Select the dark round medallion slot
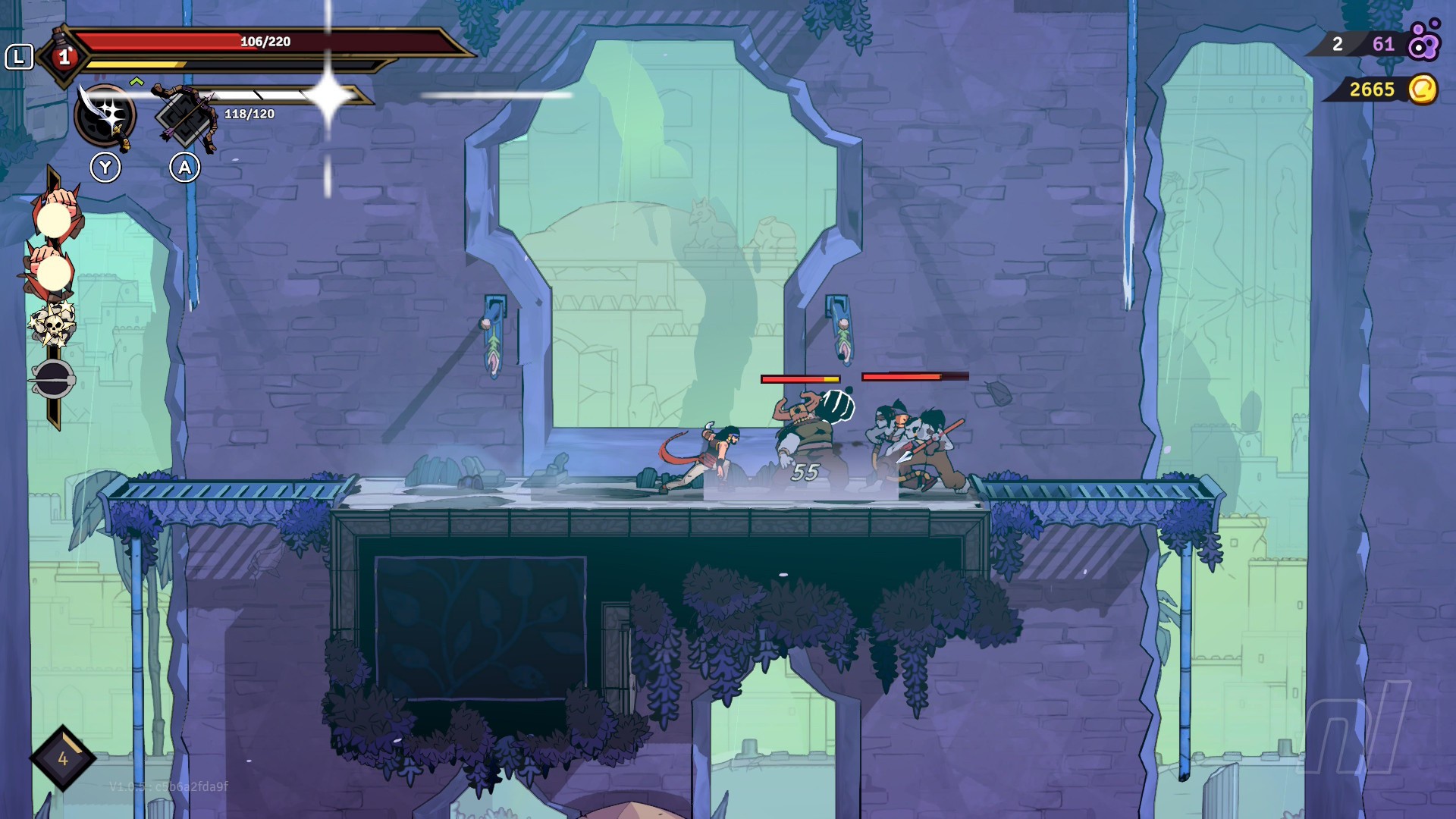 coord(53,378)
